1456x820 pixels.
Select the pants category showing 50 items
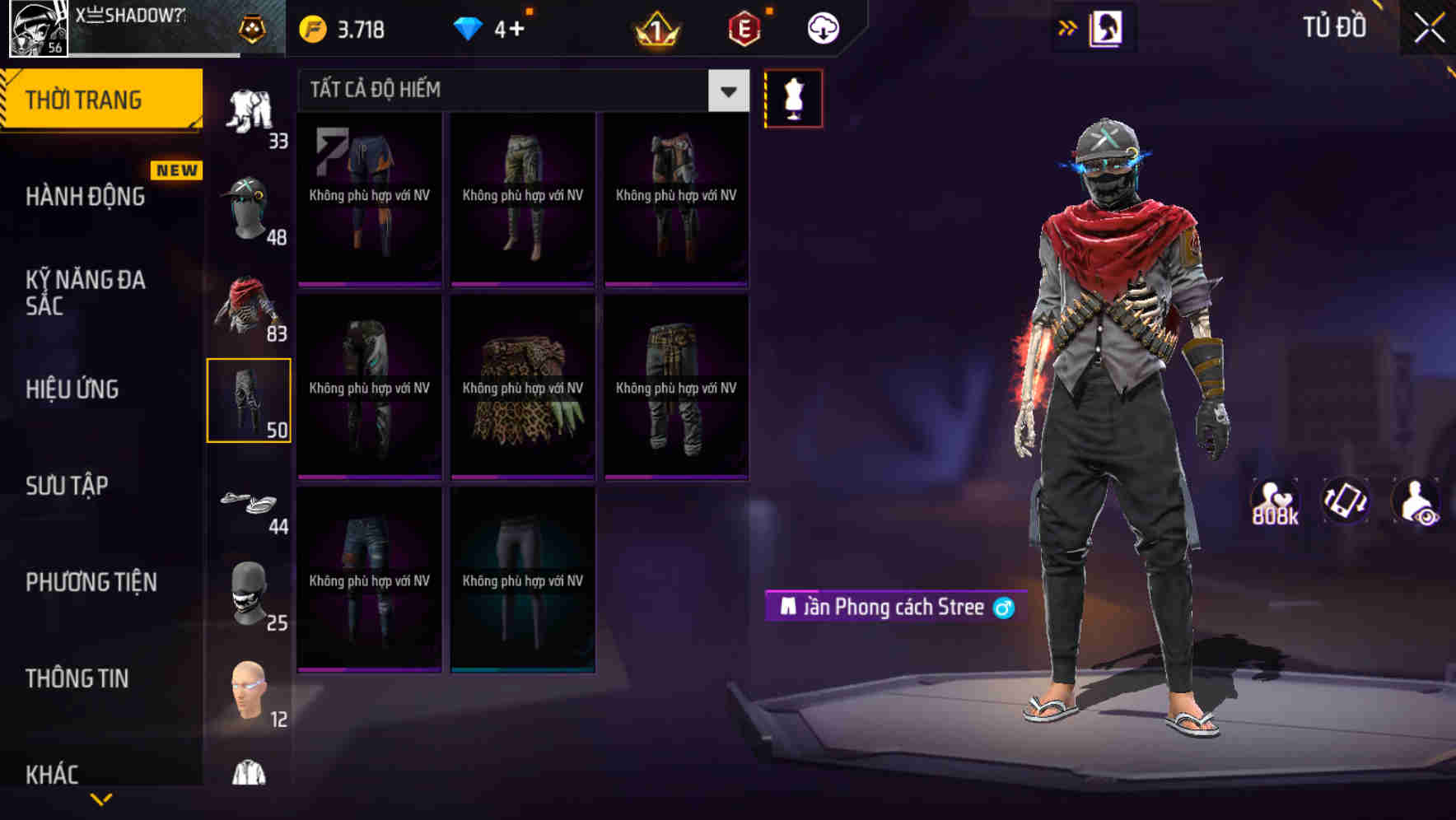250,398
